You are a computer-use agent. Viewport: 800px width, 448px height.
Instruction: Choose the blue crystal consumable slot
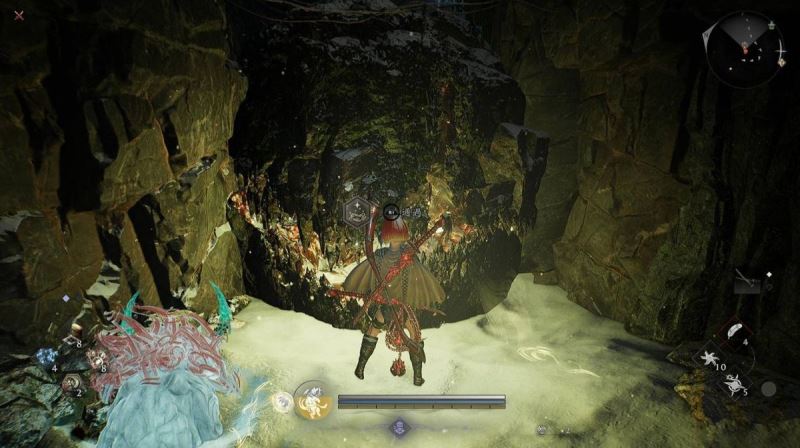pyautogui.click(x=45, y=357)
